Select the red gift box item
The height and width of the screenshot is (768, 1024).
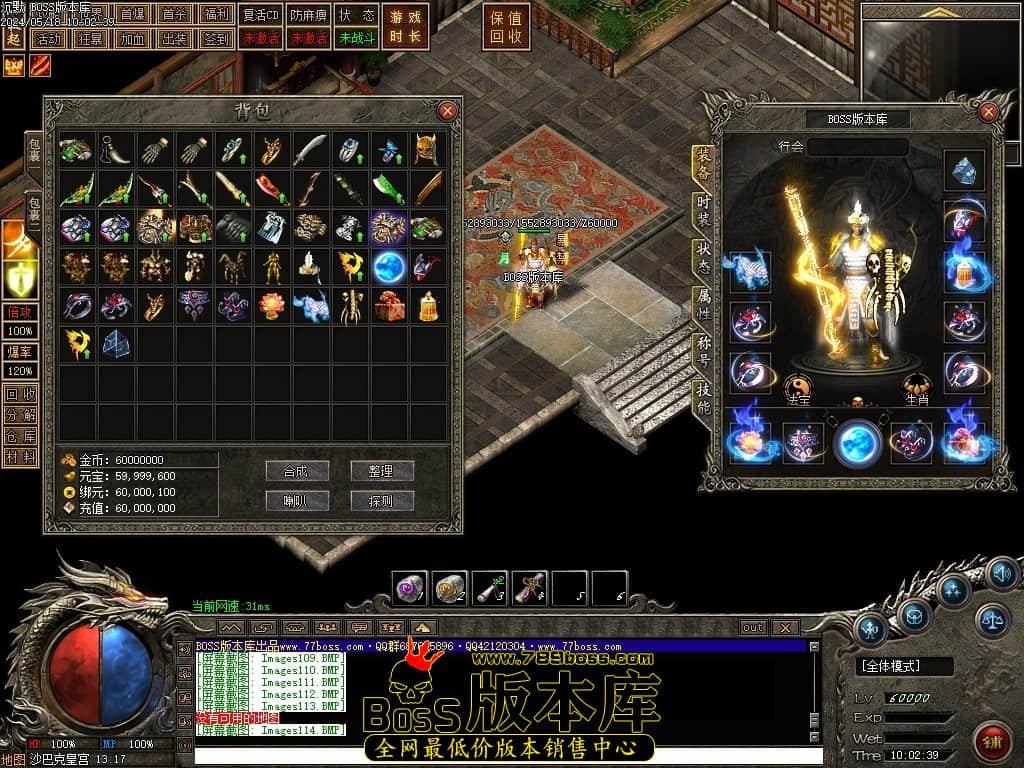coord(390,306)
